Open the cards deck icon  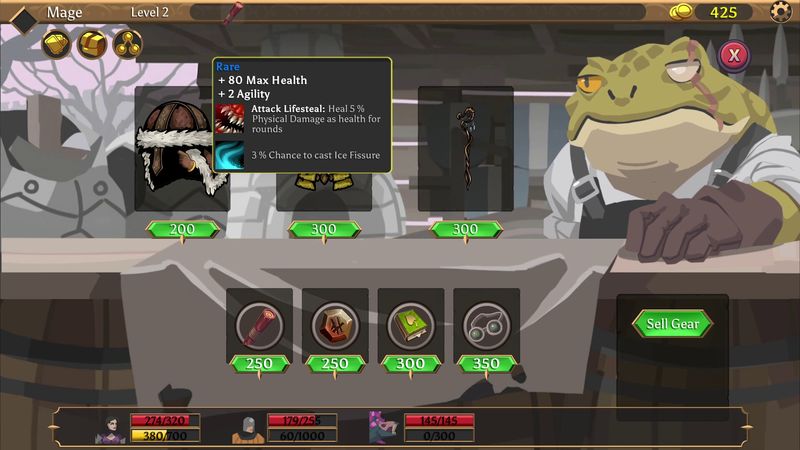point(58,43)
